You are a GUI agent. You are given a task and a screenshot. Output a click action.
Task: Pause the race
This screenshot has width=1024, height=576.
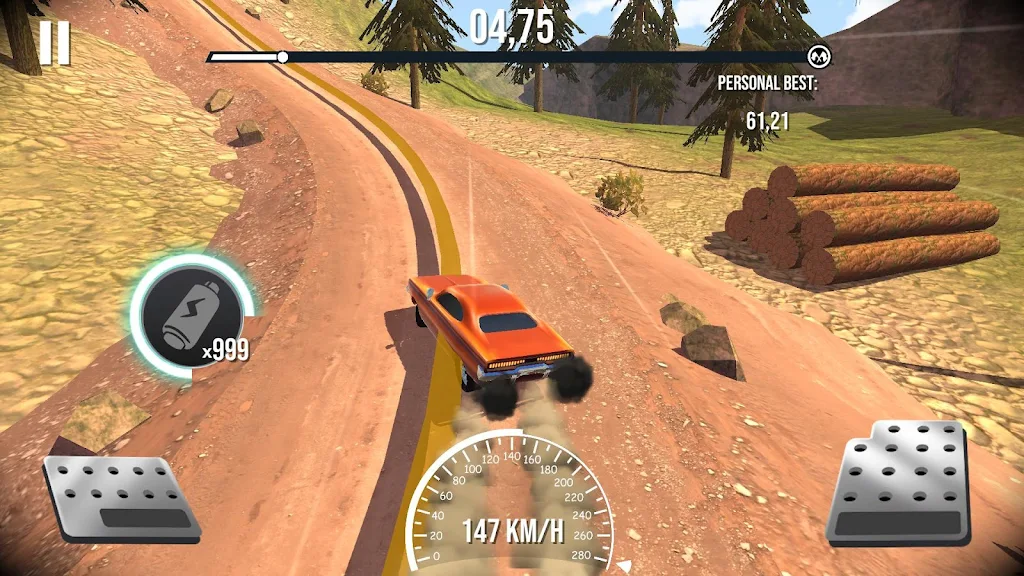point(56,43)
